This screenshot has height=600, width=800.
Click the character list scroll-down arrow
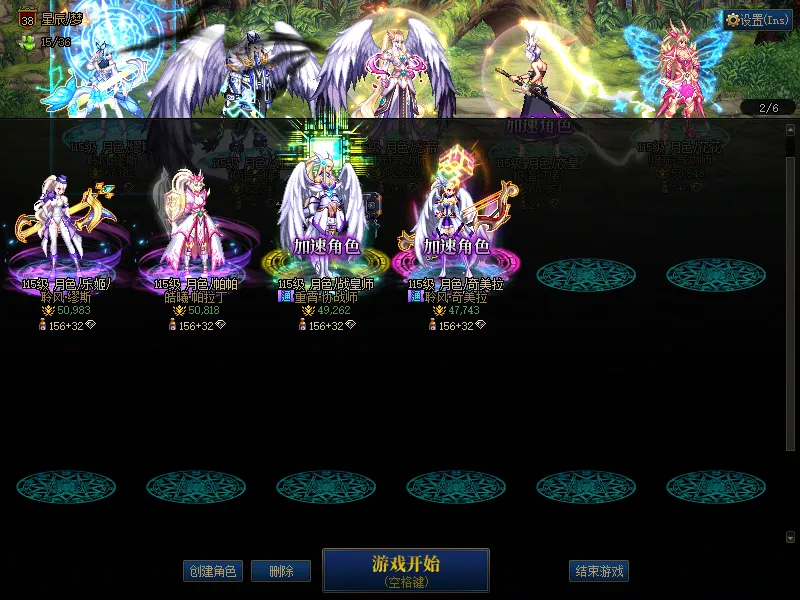tap(790, 537)
